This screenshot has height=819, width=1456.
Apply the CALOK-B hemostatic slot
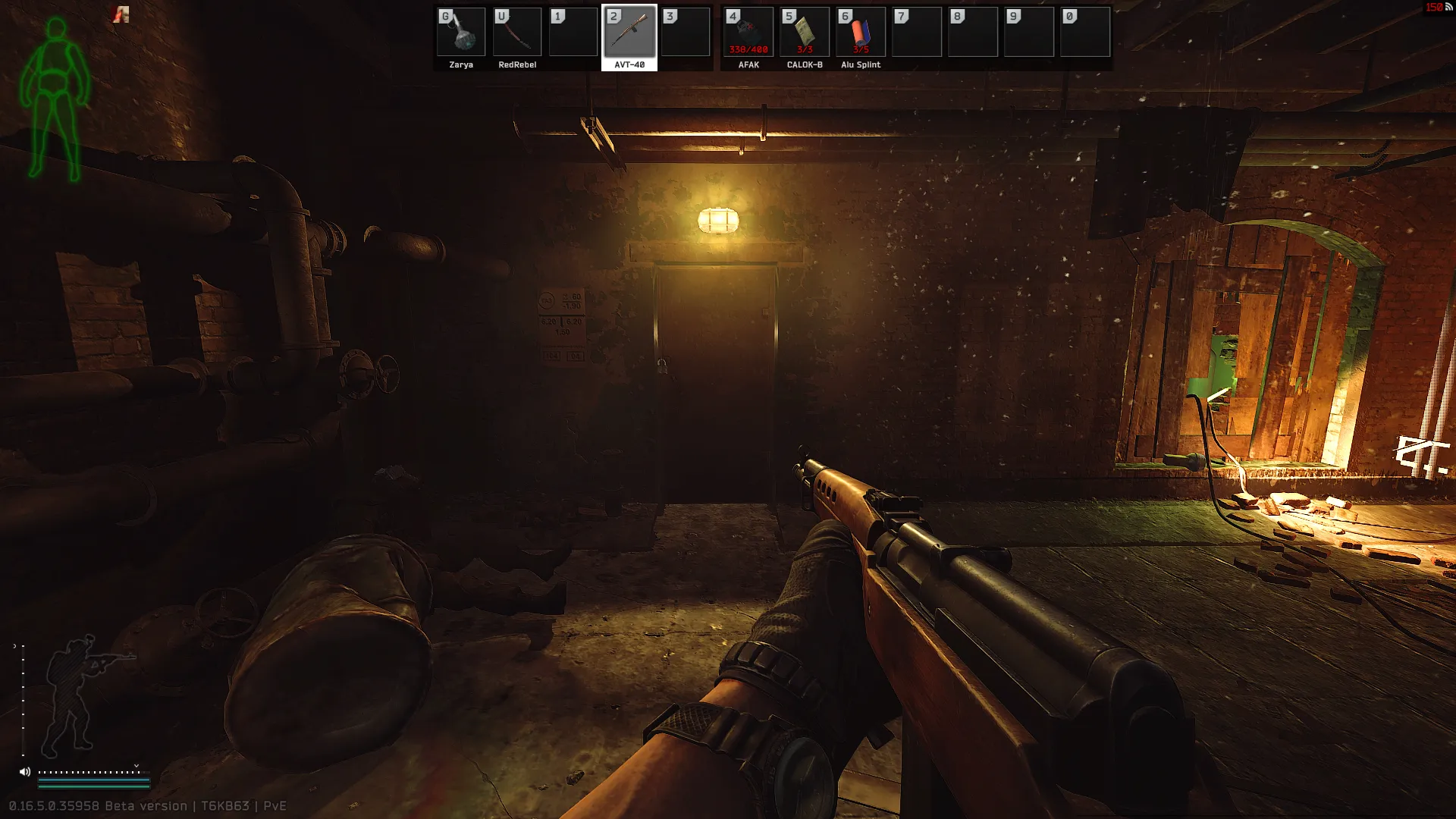pyautogui.click(x=805, y=33)
